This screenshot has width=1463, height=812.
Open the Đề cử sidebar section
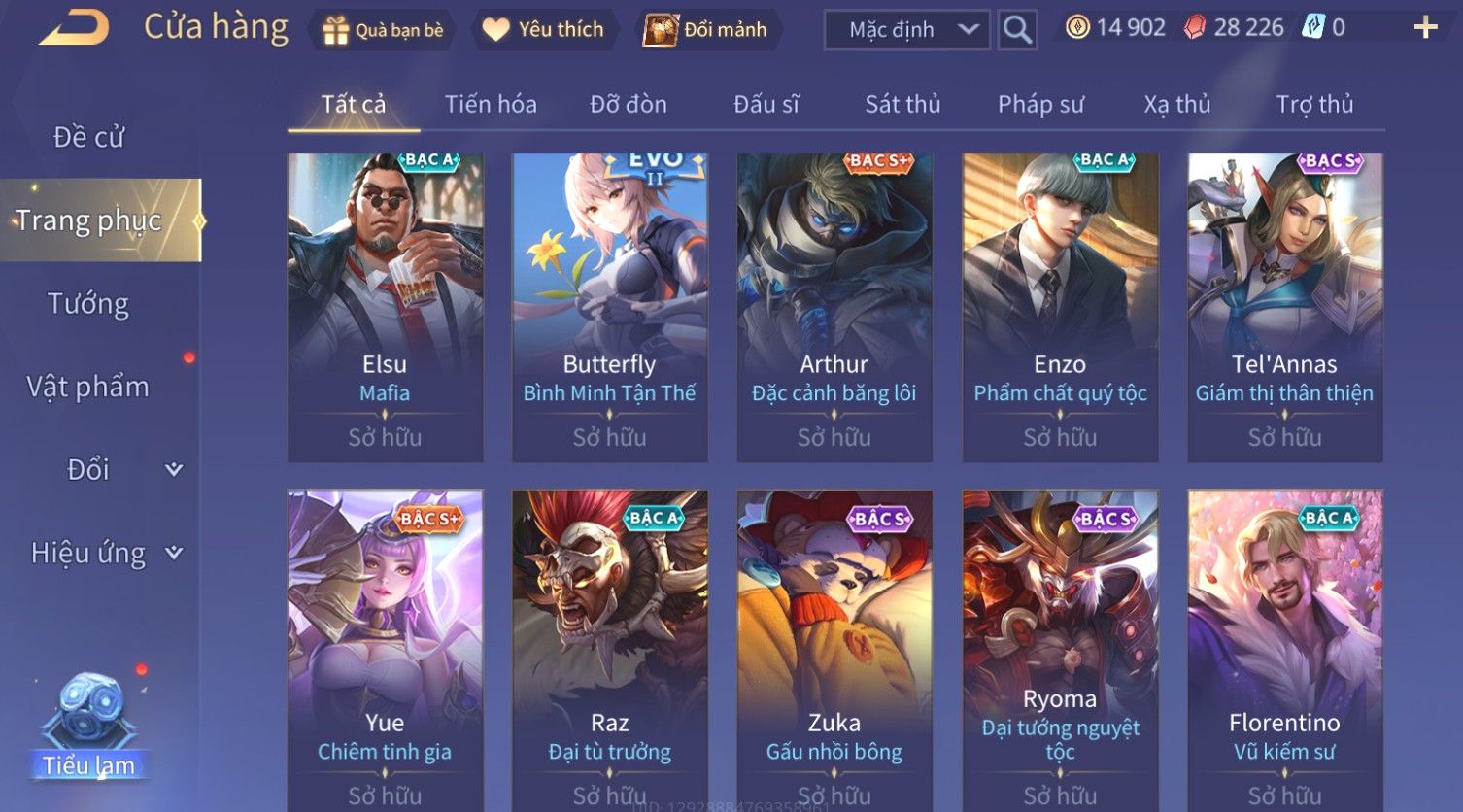tap(88, 137)
